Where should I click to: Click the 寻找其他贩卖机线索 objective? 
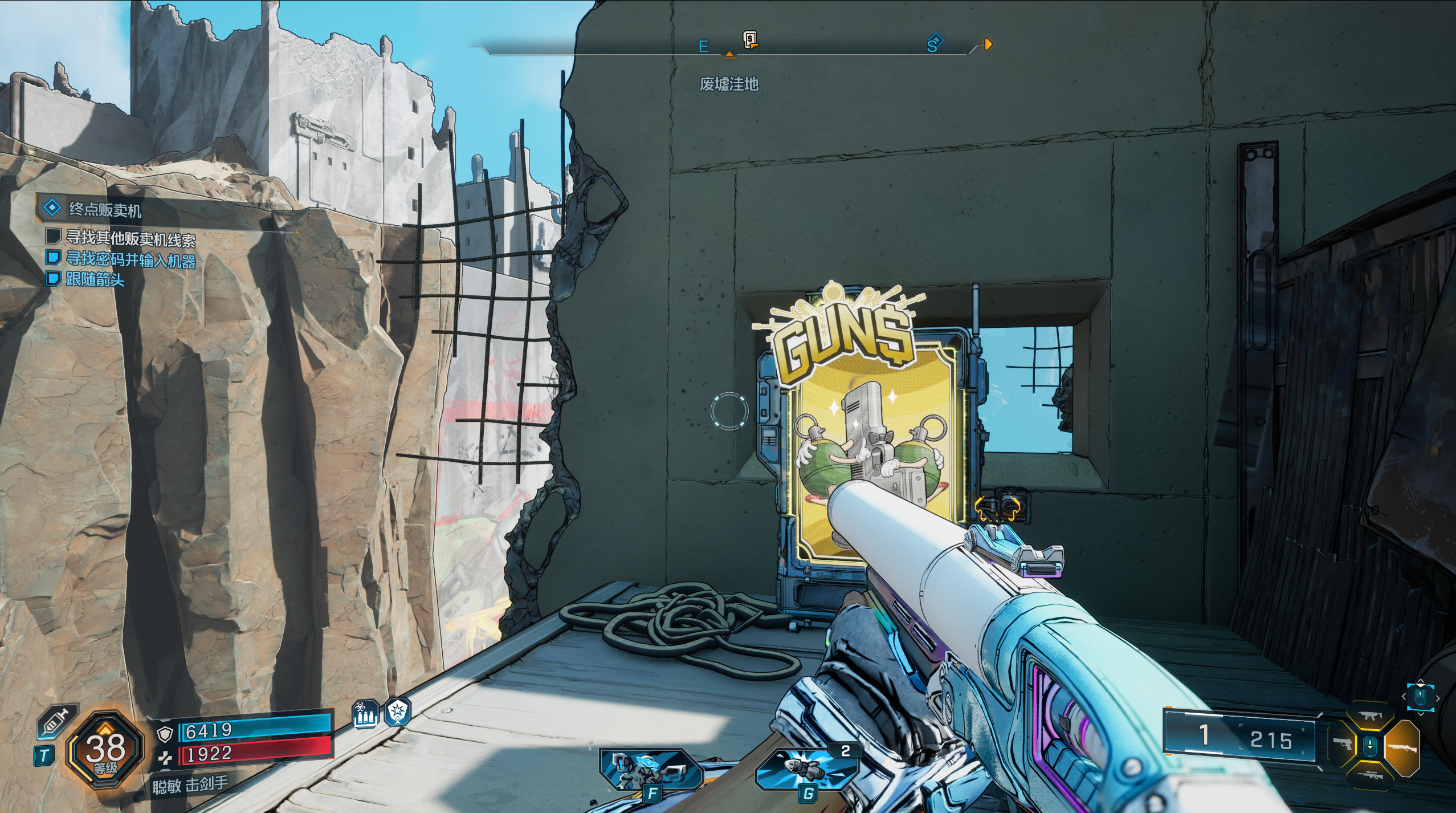(130, 238)
